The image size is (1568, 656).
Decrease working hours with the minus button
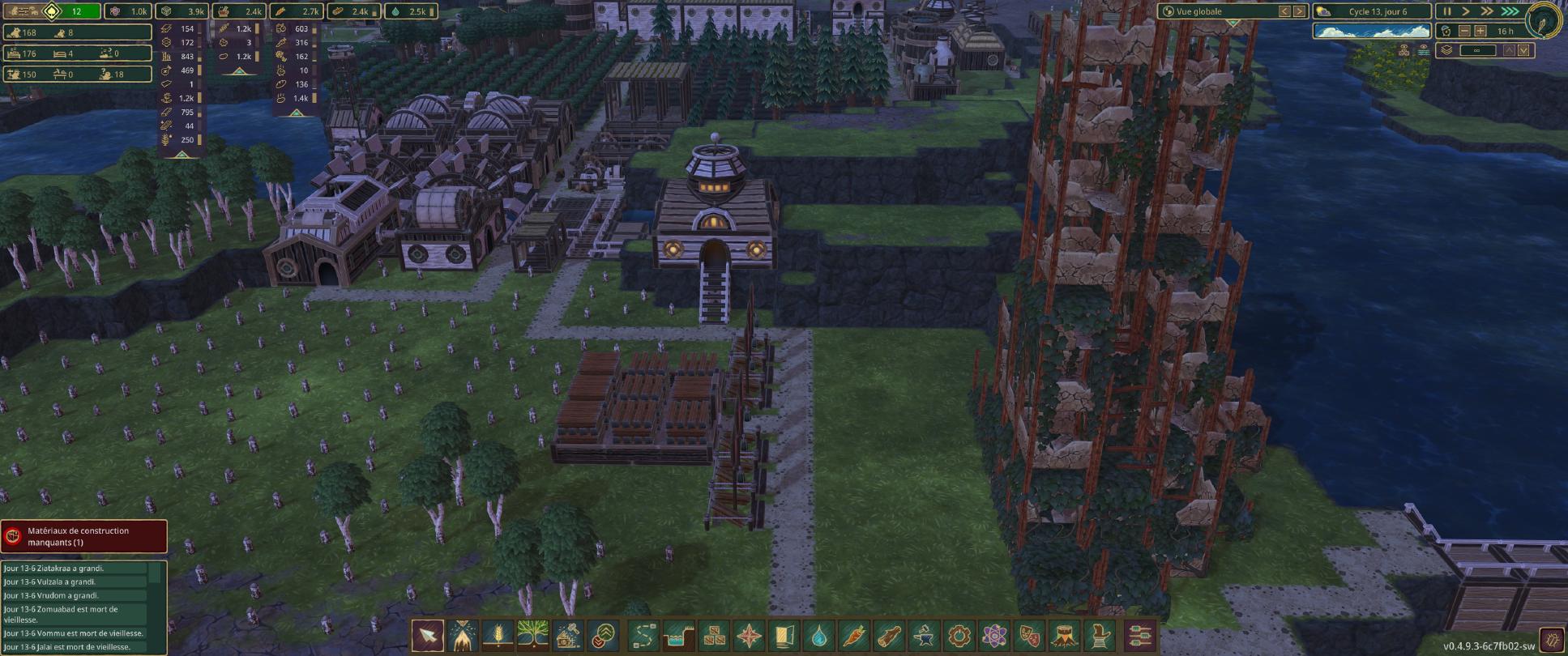(1464, 31)
